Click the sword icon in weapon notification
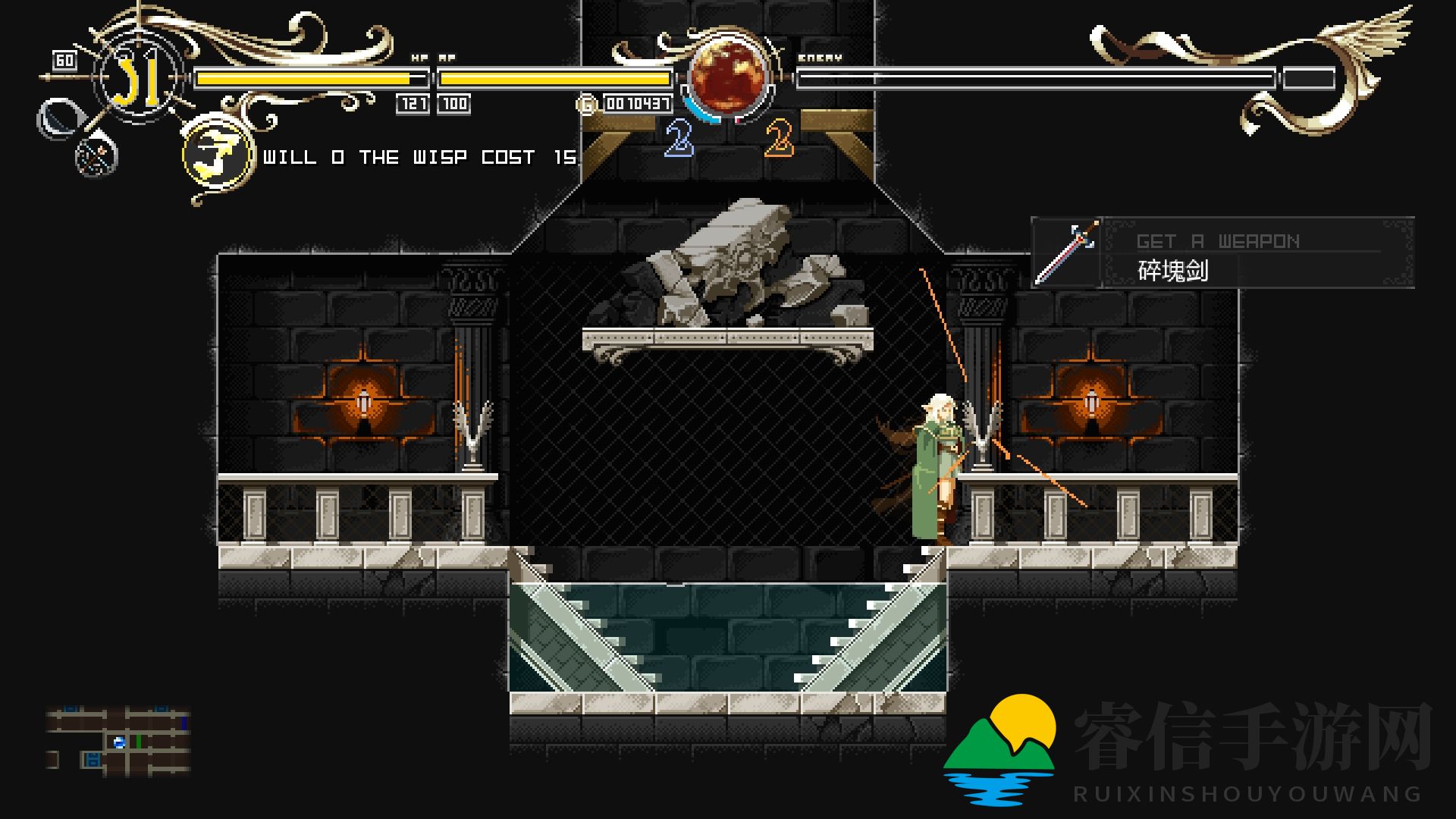The width and height of the screenshot is (1456, 819). pyautogui.click(x=1067, y=253)
